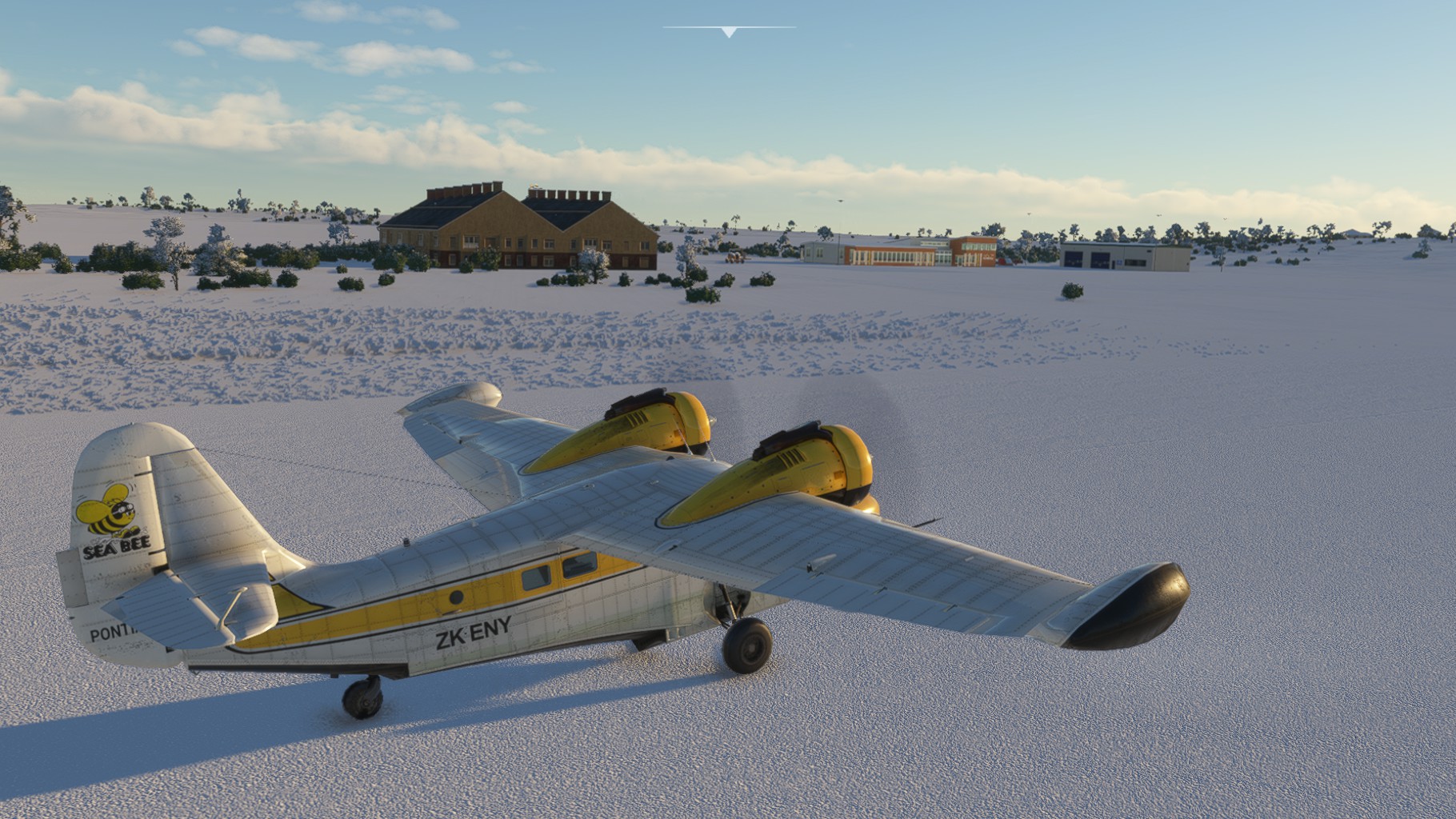Screen dimensions: 1456x819
Task: Open the toolbar handle arrow at top
Action: (x=729, y=32)
